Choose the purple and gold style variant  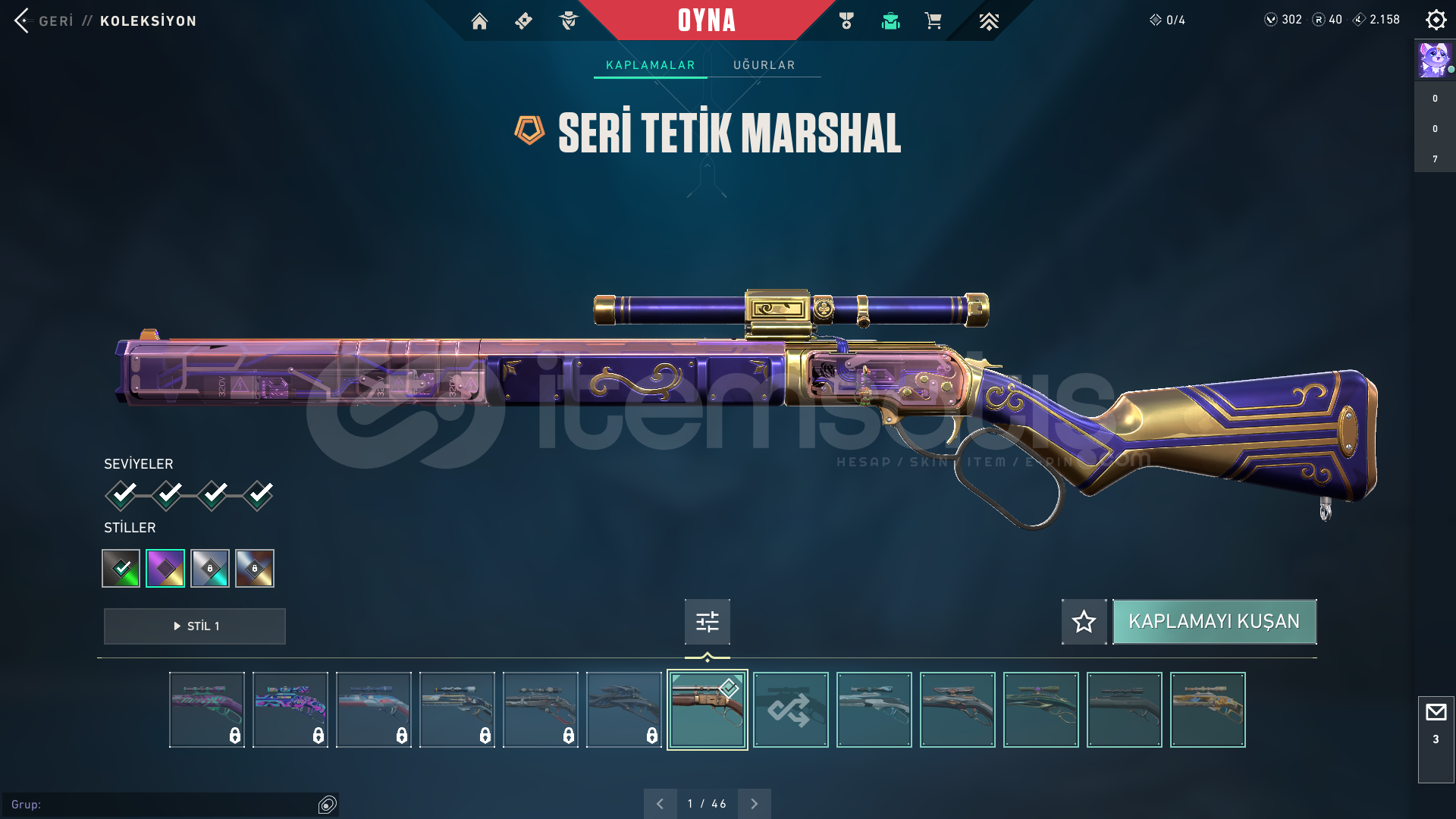(165, 568)
